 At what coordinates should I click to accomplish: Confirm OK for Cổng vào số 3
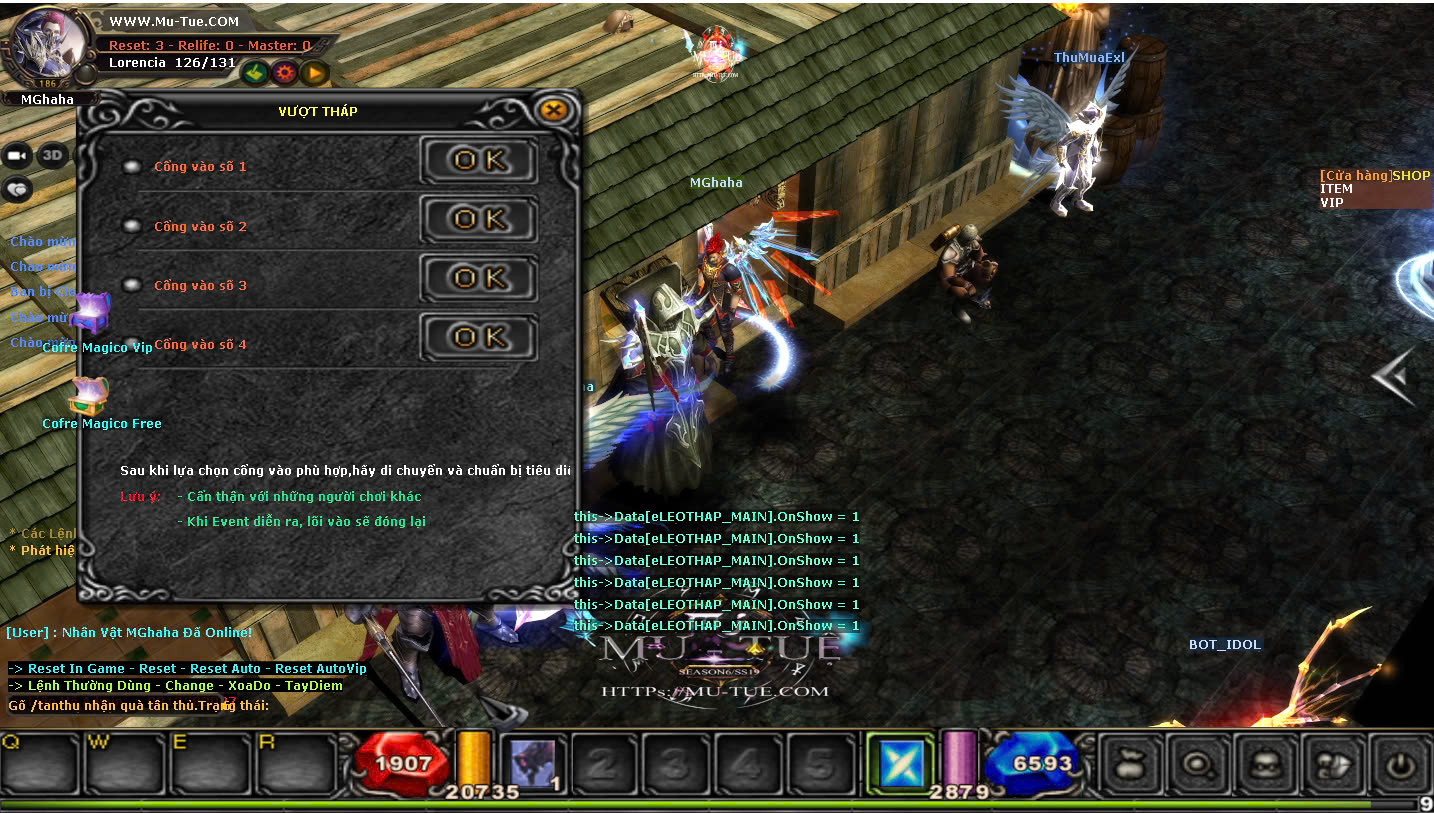click(x=479, y=278)
